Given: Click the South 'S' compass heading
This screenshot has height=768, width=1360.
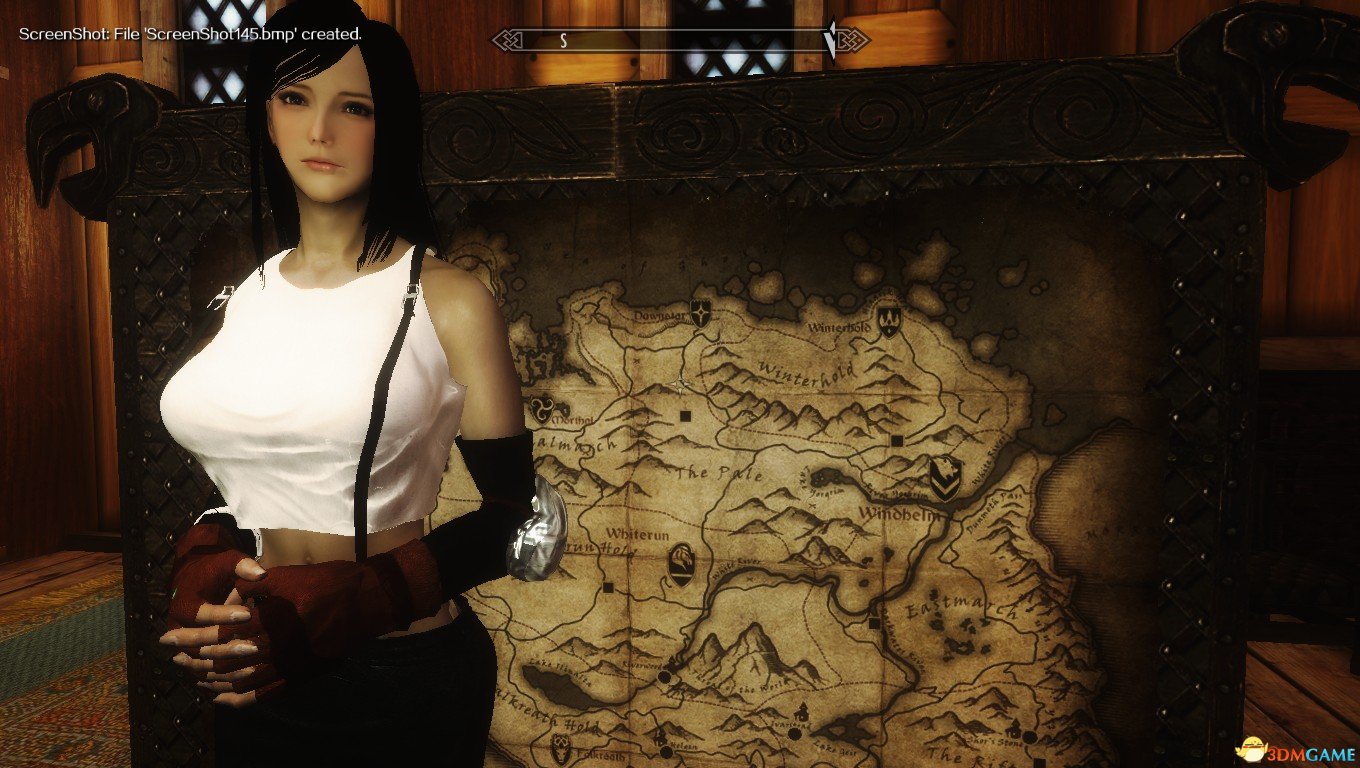Looking at the screenshot, I should click(563, 41).
